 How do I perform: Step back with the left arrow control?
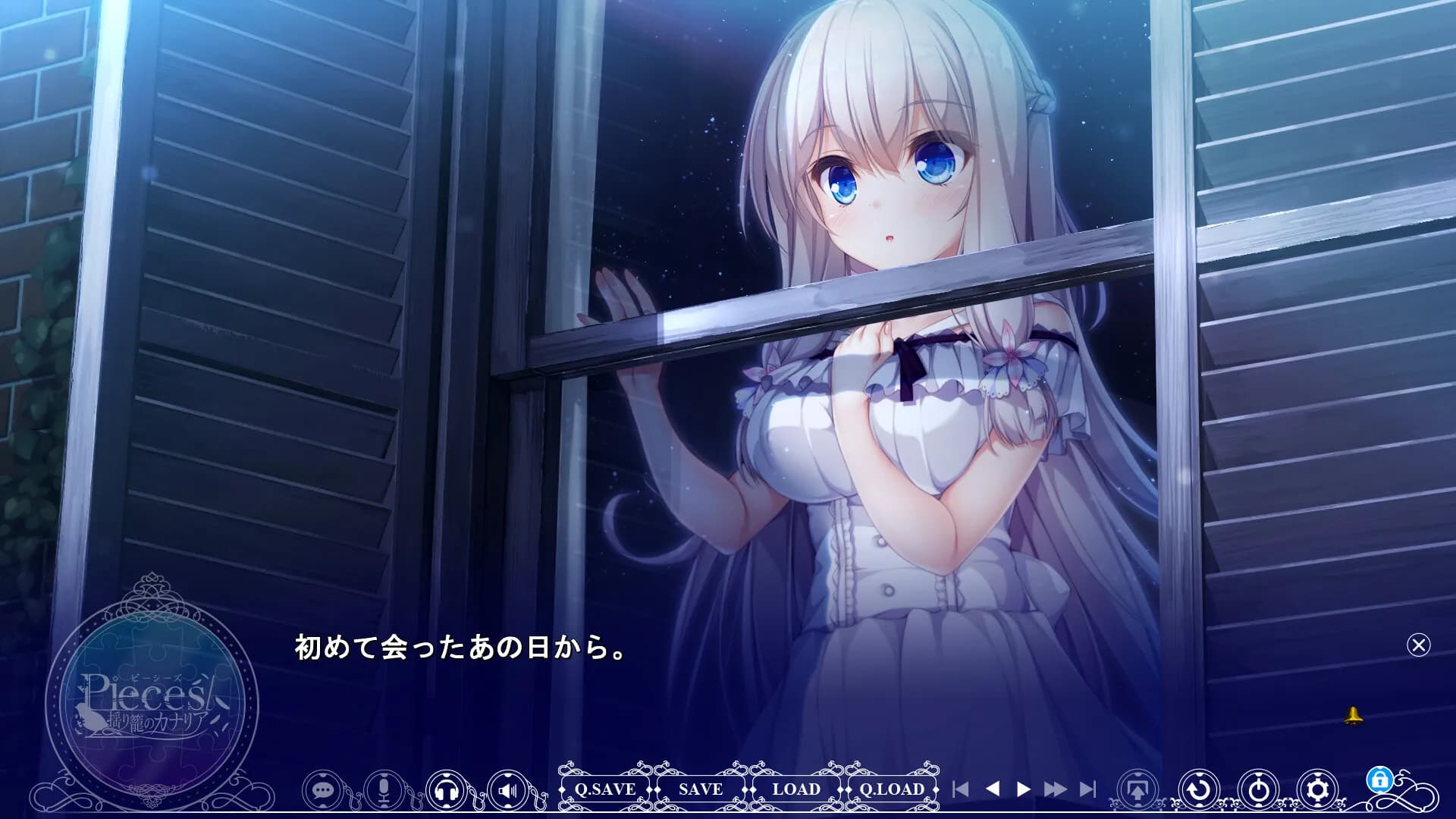993,789
